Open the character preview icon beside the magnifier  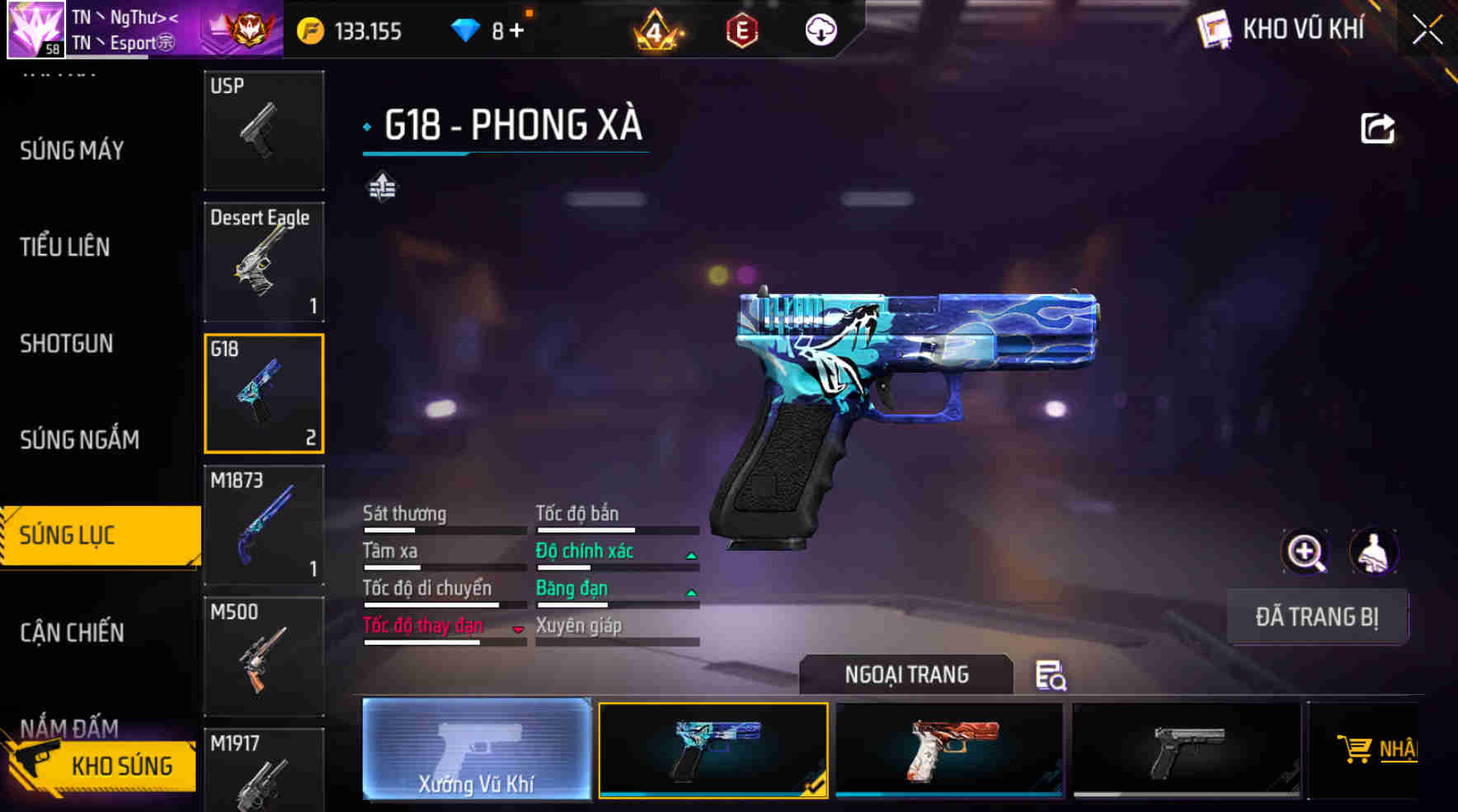pos(1373,552)
